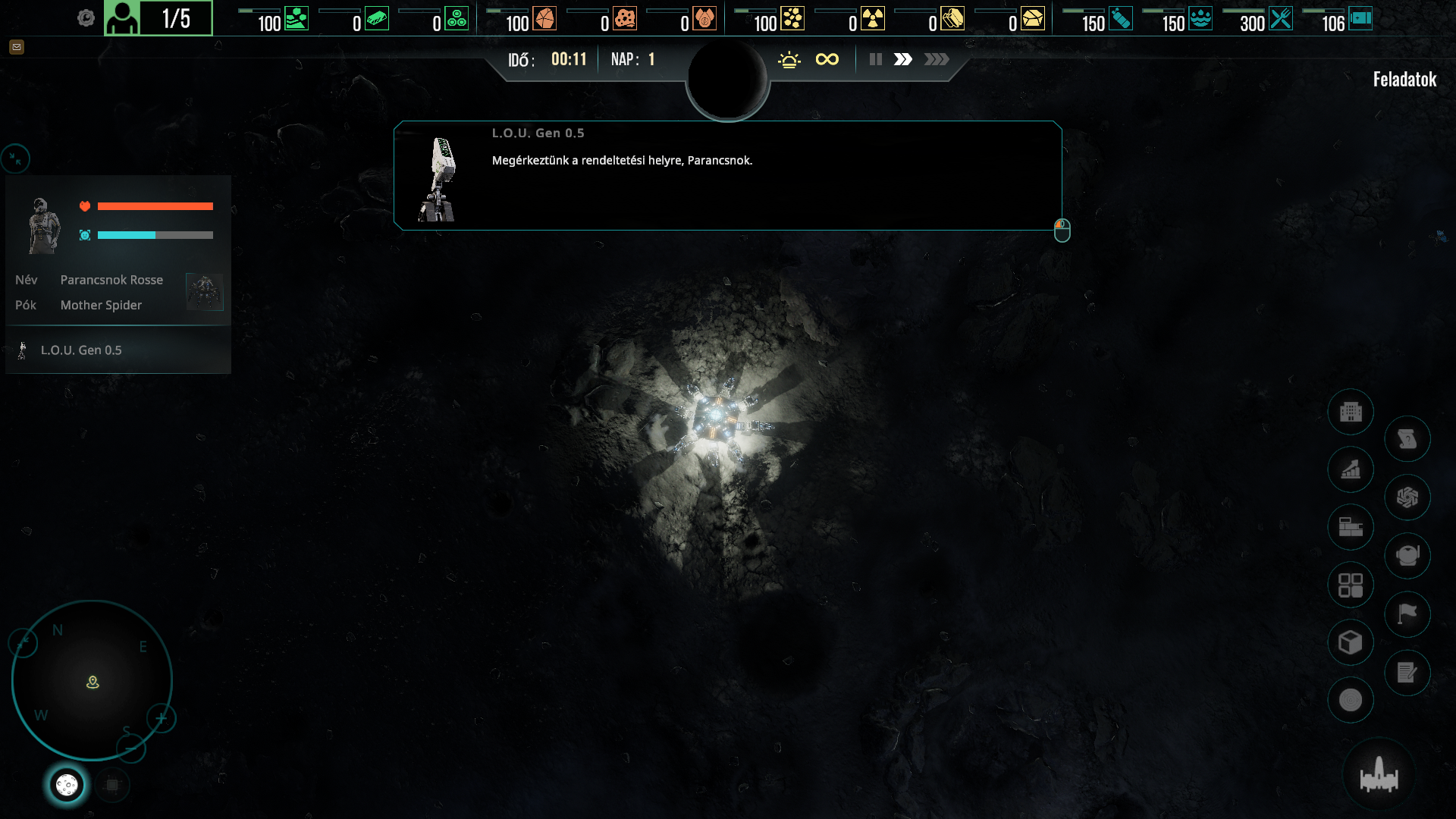Screen dimensions: 1456x819
Task: Open the rising bar chart statistics icon
Action: click(1351, 470)
